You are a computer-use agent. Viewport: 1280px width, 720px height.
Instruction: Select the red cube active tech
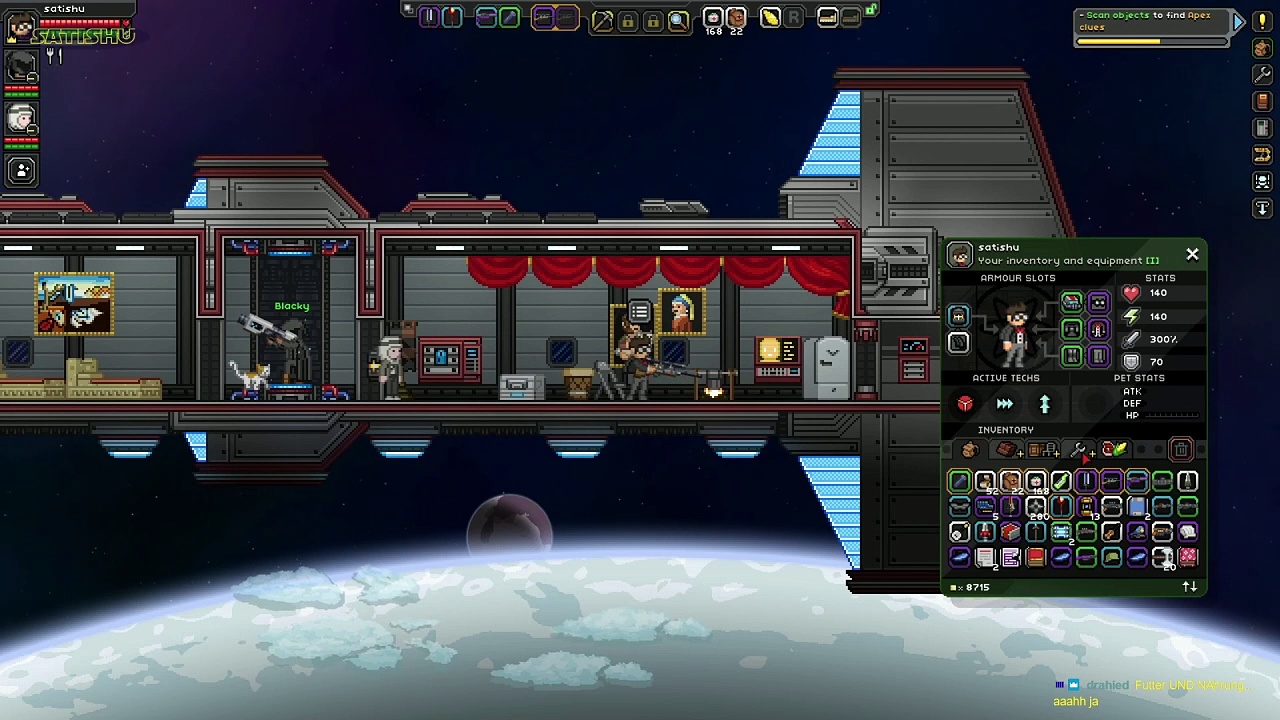pos(965,404)
